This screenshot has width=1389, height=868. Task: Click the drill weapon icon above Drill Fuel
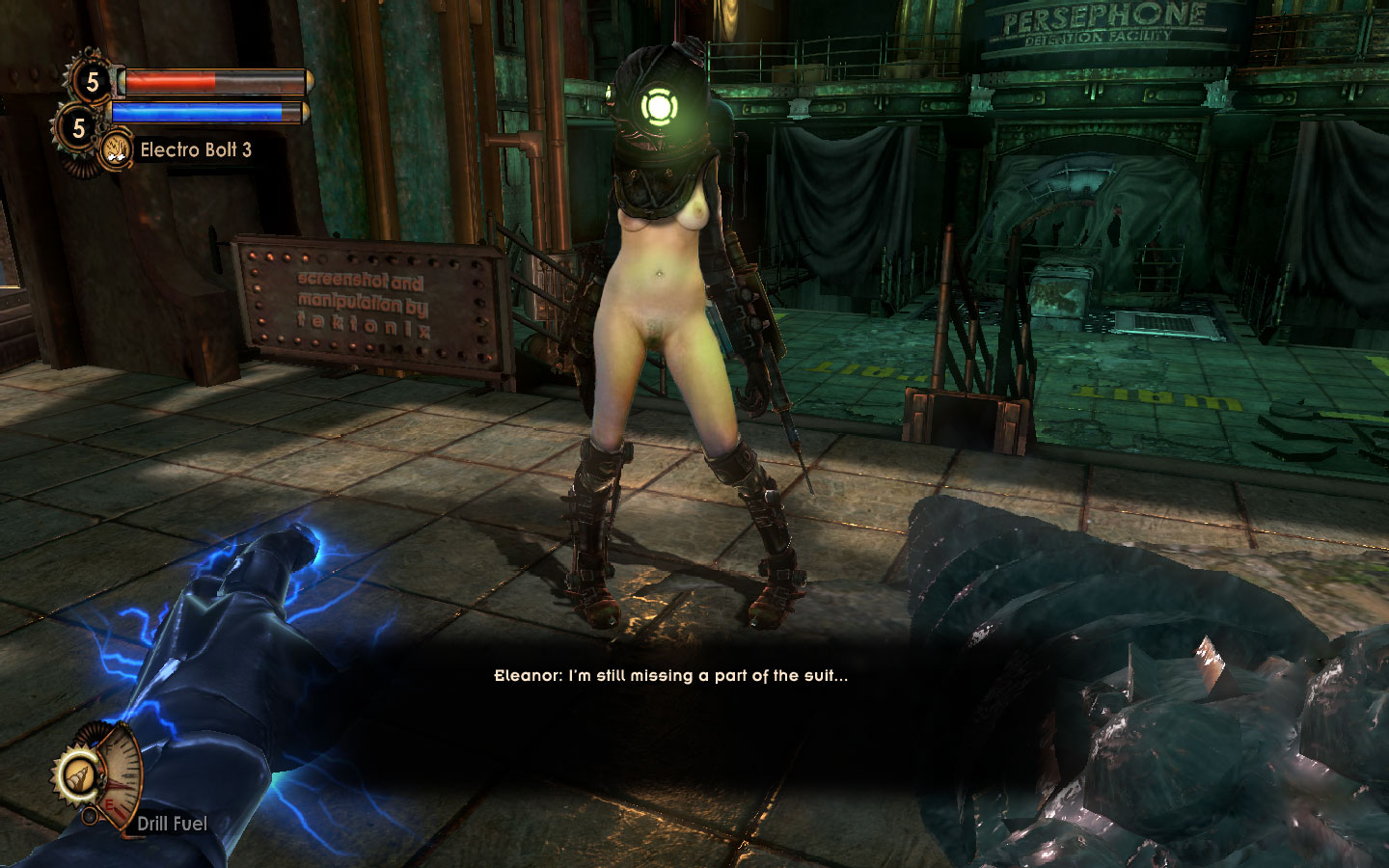(x=76, y=773)
